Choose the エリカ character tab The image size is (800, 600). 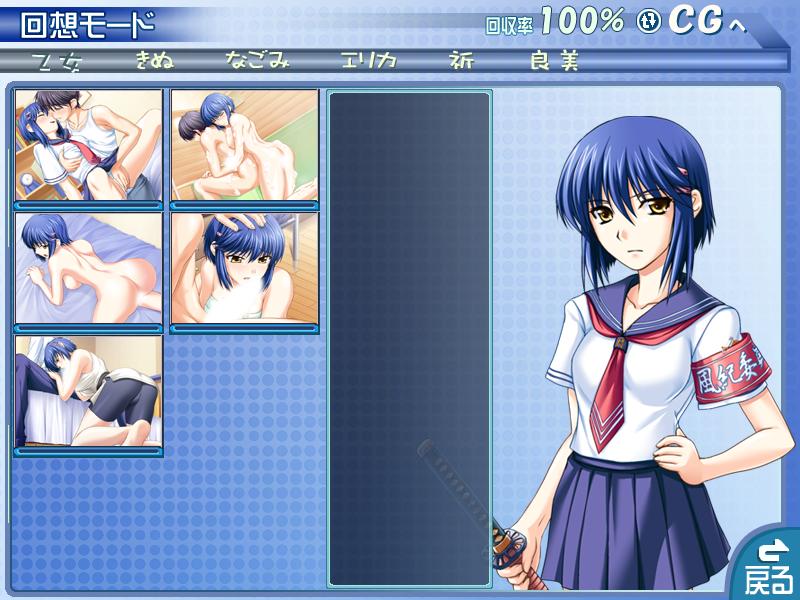click(x=368, y=61)
